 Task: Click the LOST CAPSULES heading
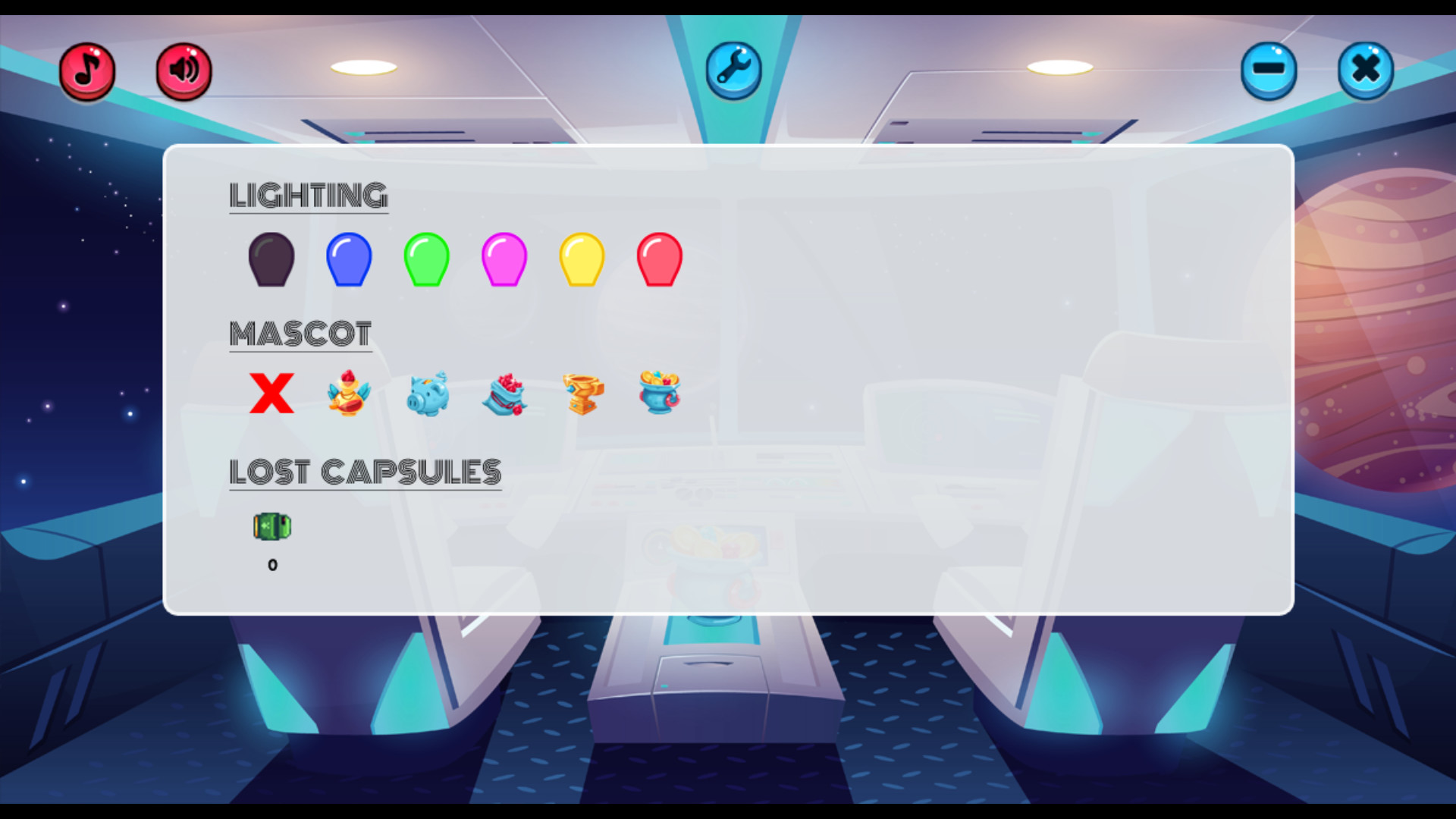[x=366, y=470]
